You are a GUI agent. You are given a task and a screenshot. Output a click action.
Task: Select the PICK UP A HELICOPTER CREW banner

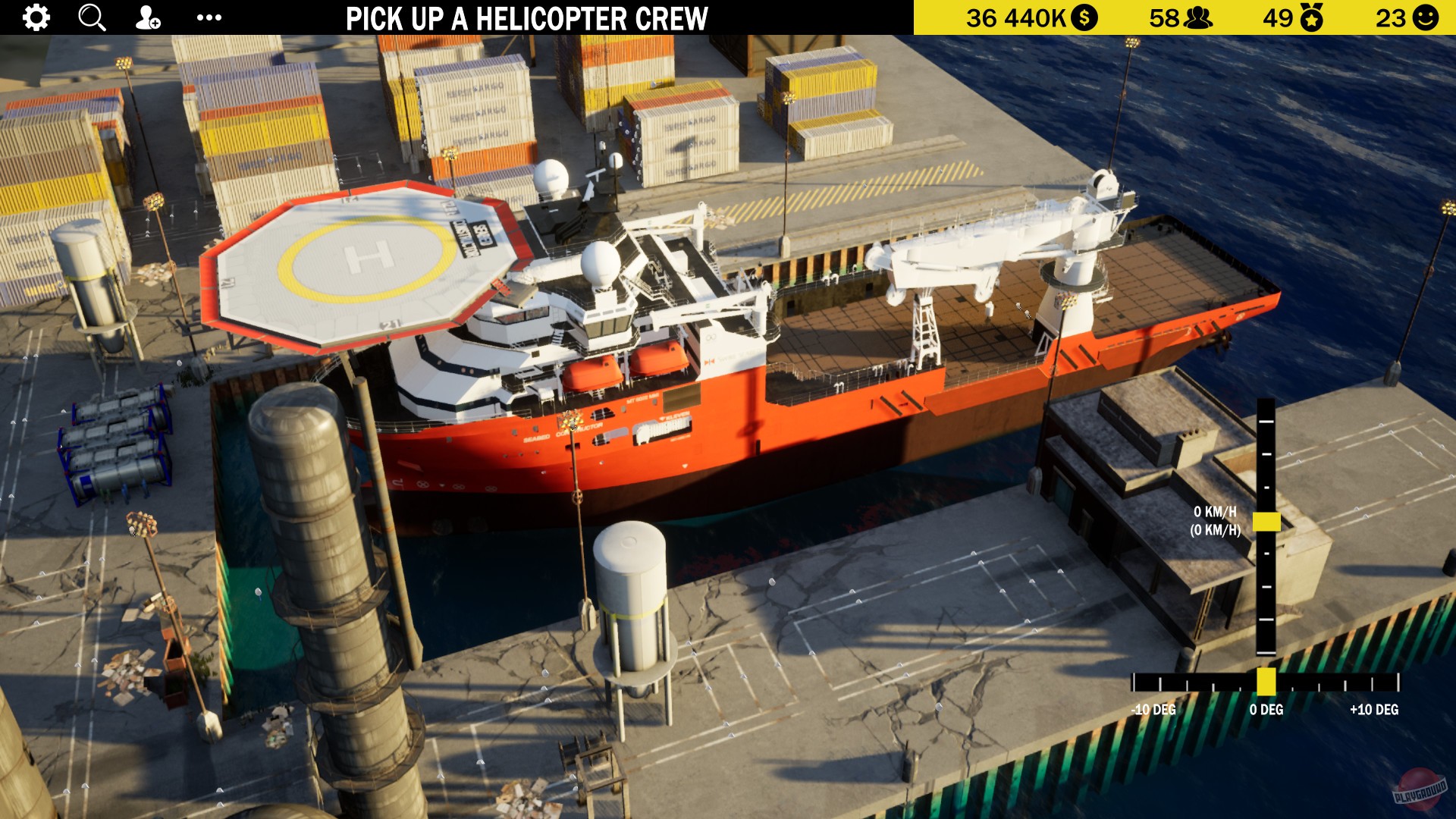(x=527, y=17)
